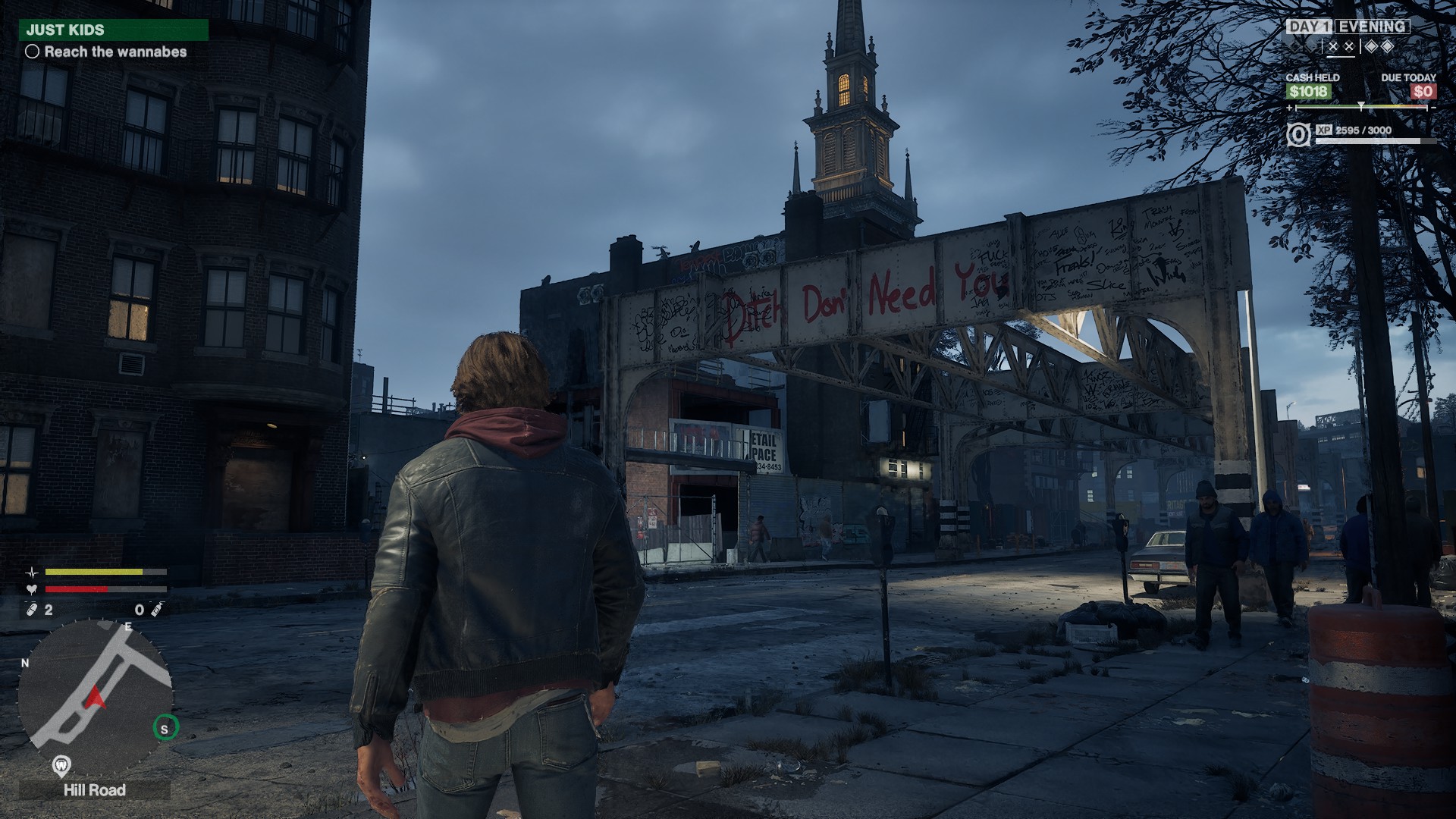Open the XP level badge

tap(1298, 135)
